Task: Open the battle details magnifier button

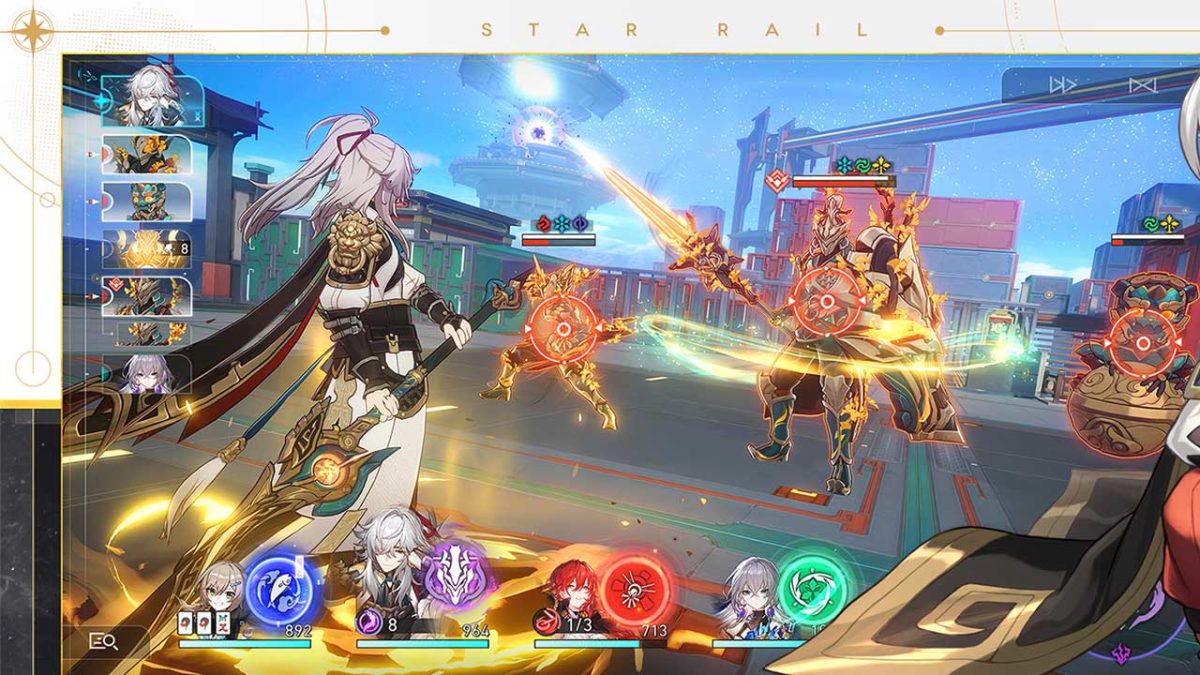Action: (103, 642)
